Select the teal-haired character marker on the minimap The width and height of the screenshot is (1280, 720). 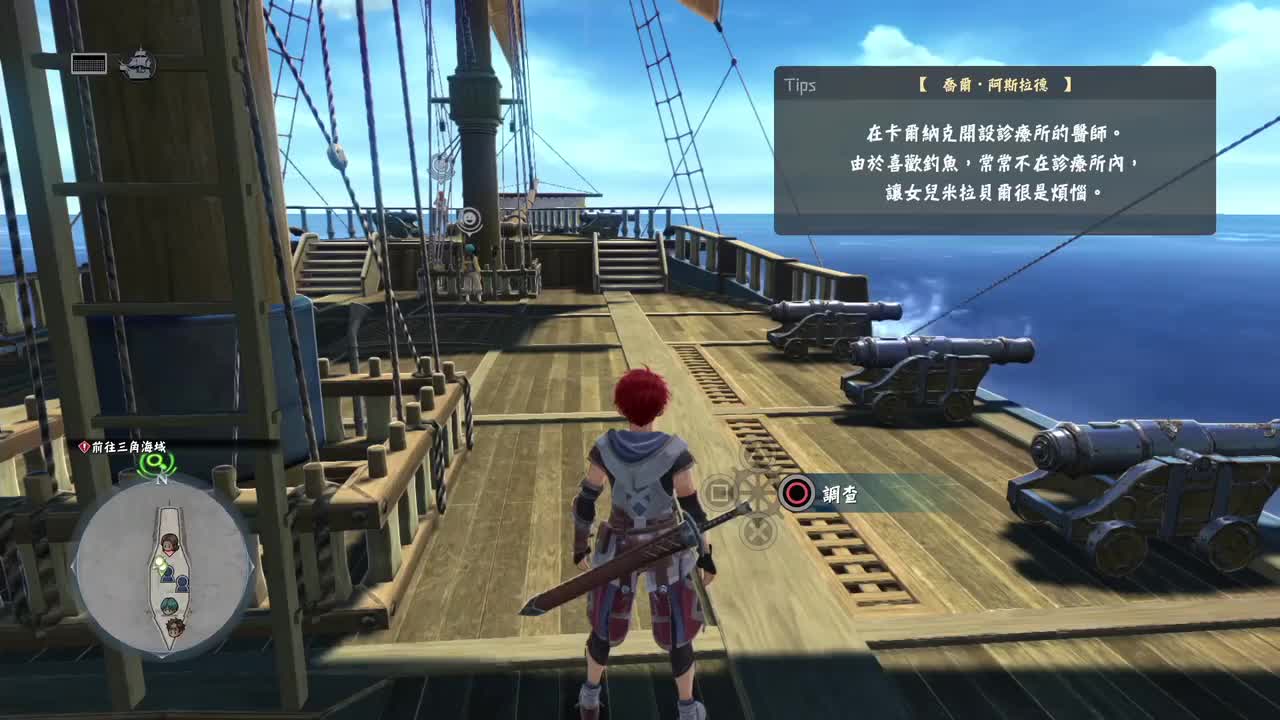[169, 606]
